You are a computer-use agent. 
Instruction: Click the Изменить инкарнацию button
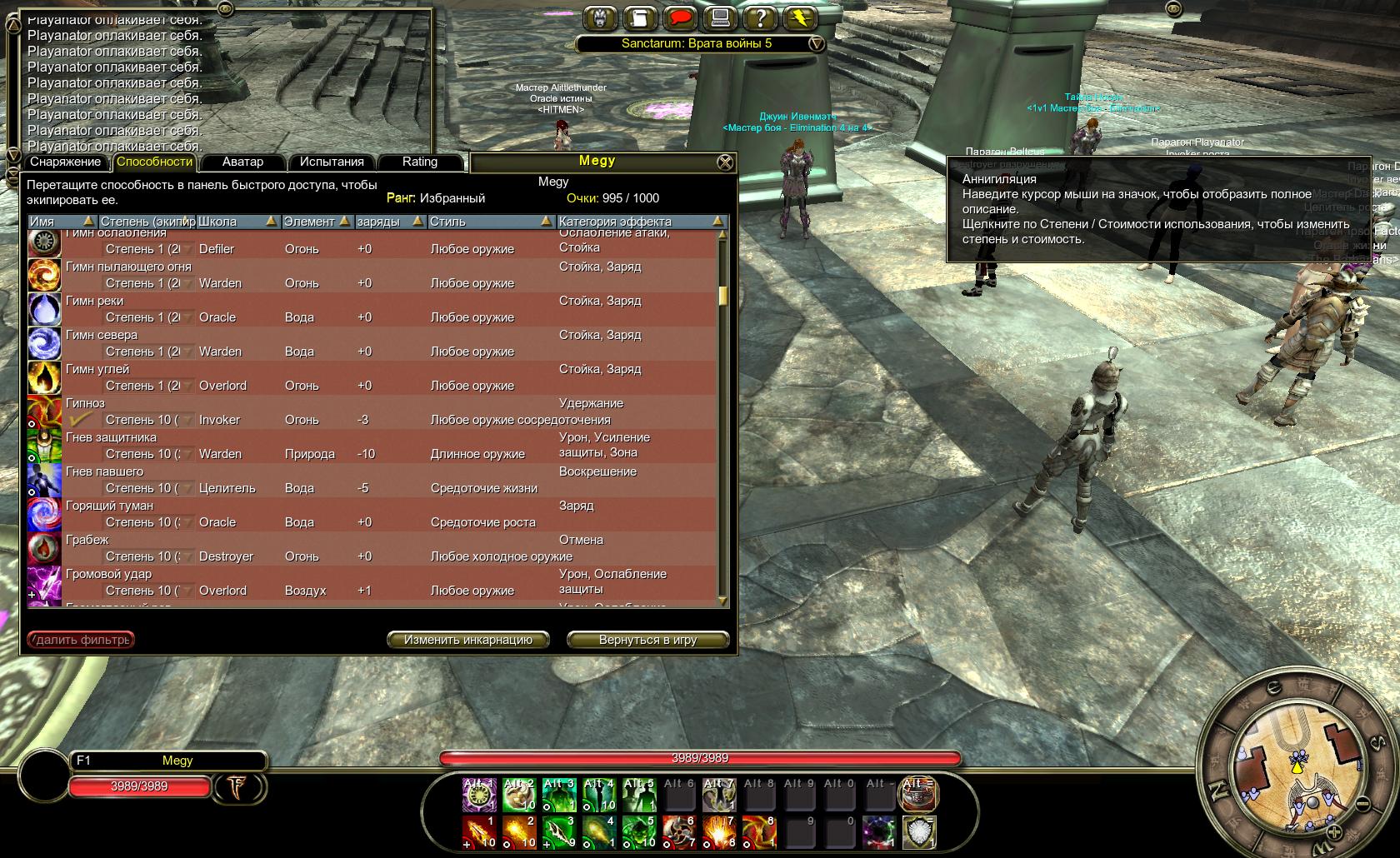pyautogui.click(x=467, y=640)
